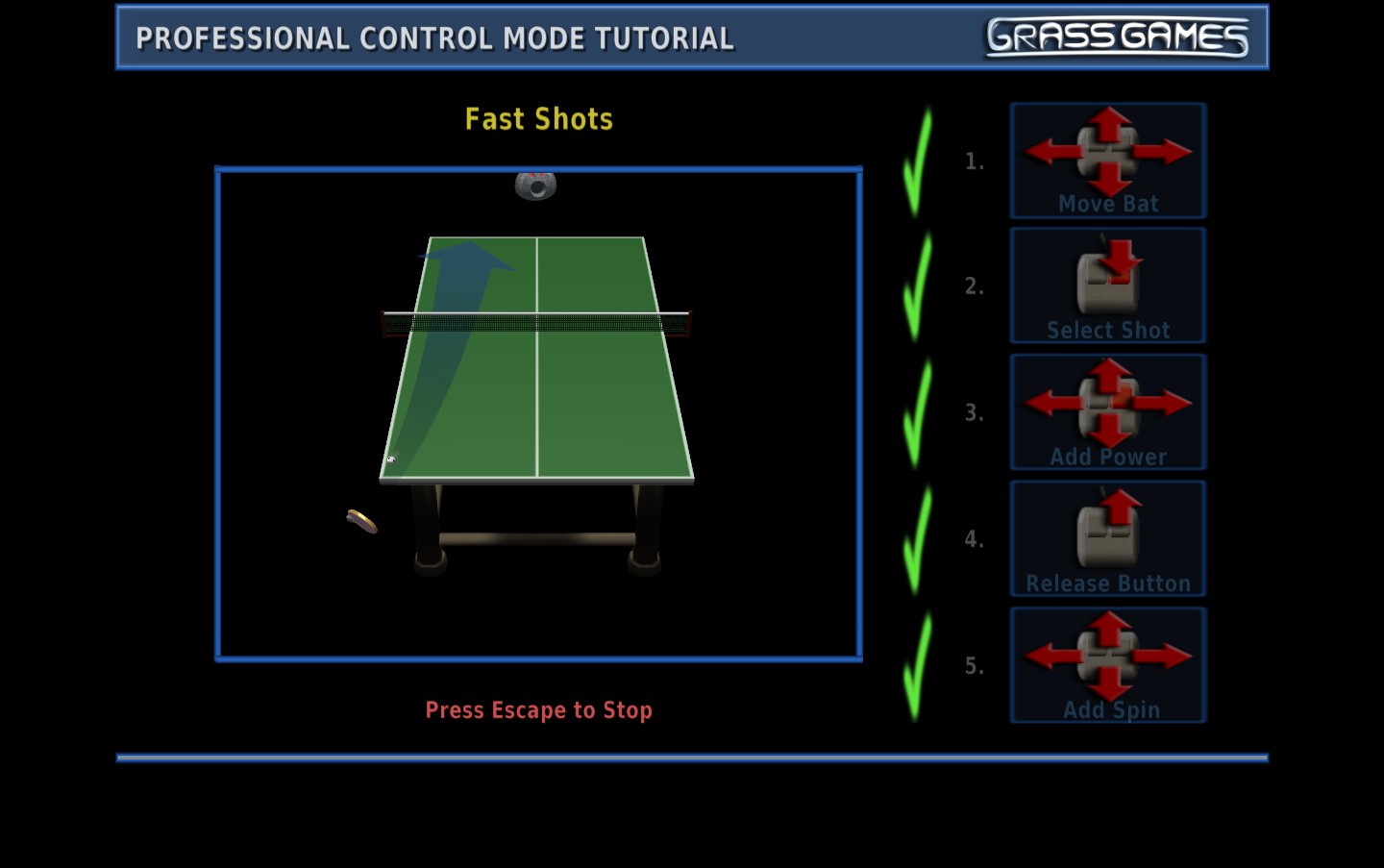
Task: Toggle the checkmark beside Add Spin
Action: pos(916,665)
